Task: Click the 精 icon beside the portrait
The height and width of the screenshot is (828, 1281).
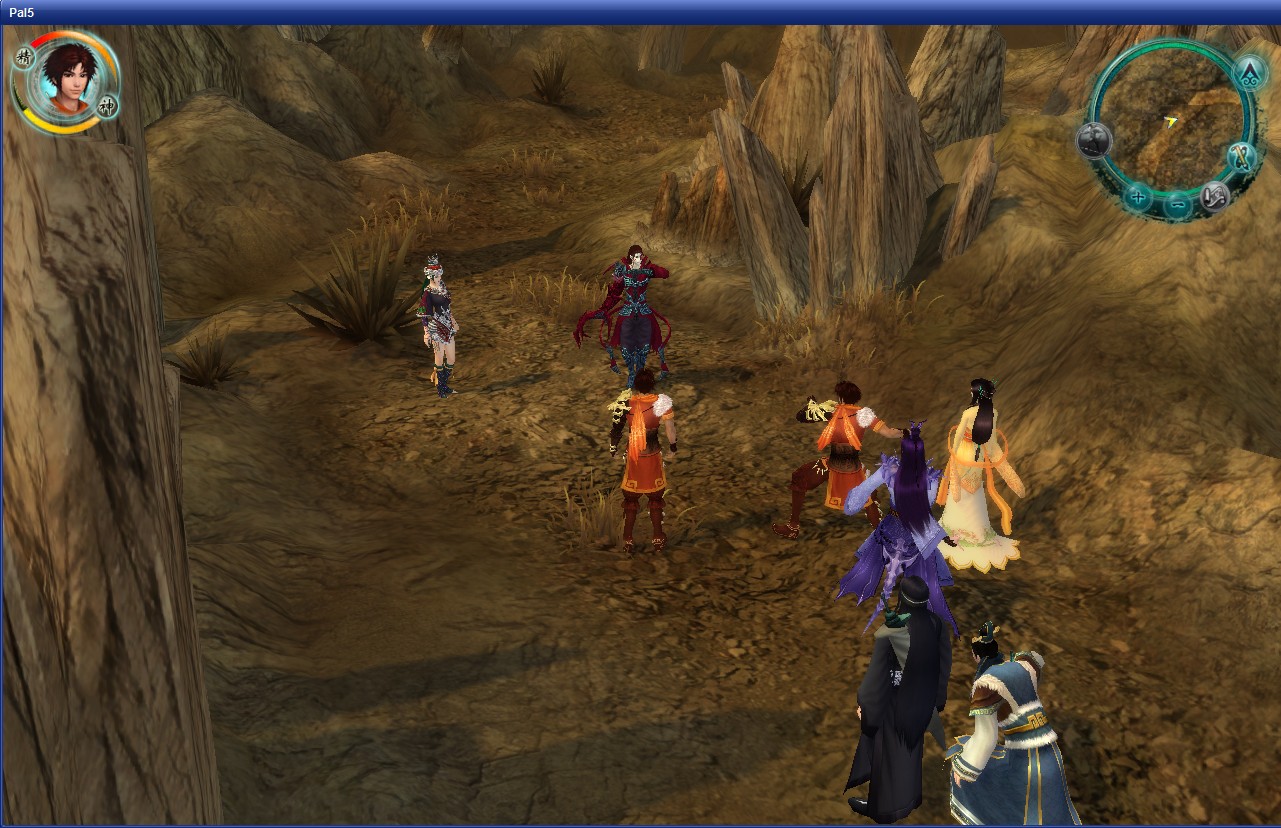Action: (x=26, y=57)
